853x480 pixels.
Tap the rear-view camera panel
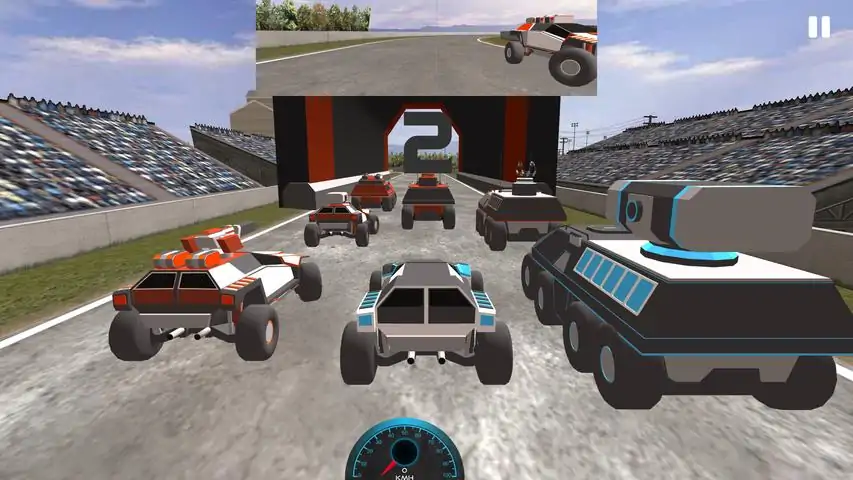coord(426,47)
